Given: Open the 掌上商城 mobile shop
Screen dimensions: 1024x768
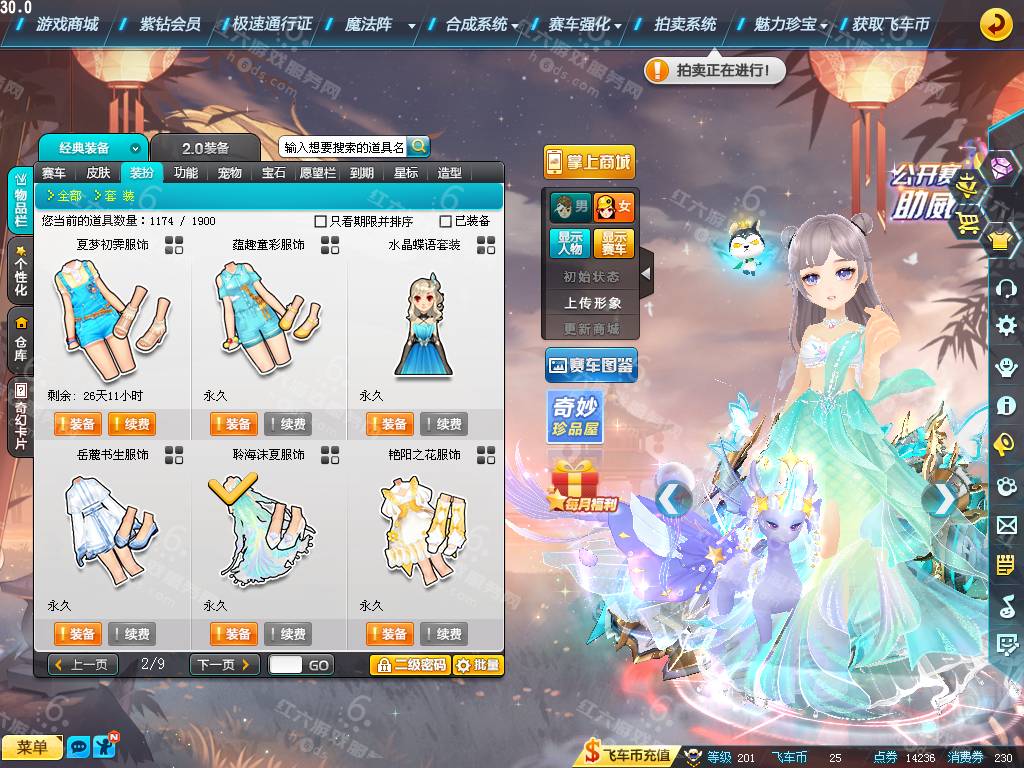Looking at the screenshot, I should [590, 162].
